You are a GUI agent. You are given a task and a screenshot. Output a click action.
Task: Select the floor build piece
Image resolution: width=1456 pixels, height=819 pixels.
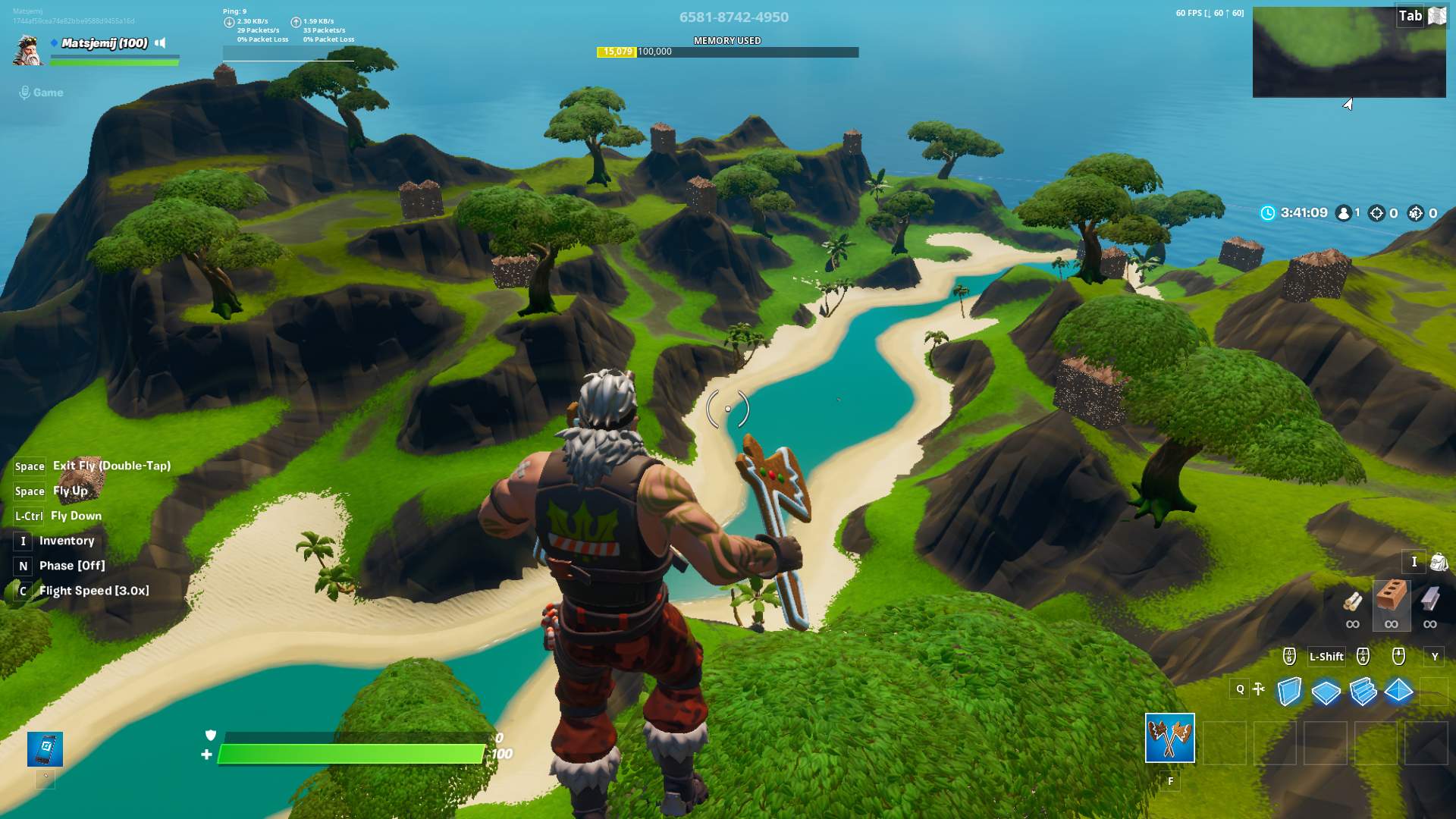1326,691
